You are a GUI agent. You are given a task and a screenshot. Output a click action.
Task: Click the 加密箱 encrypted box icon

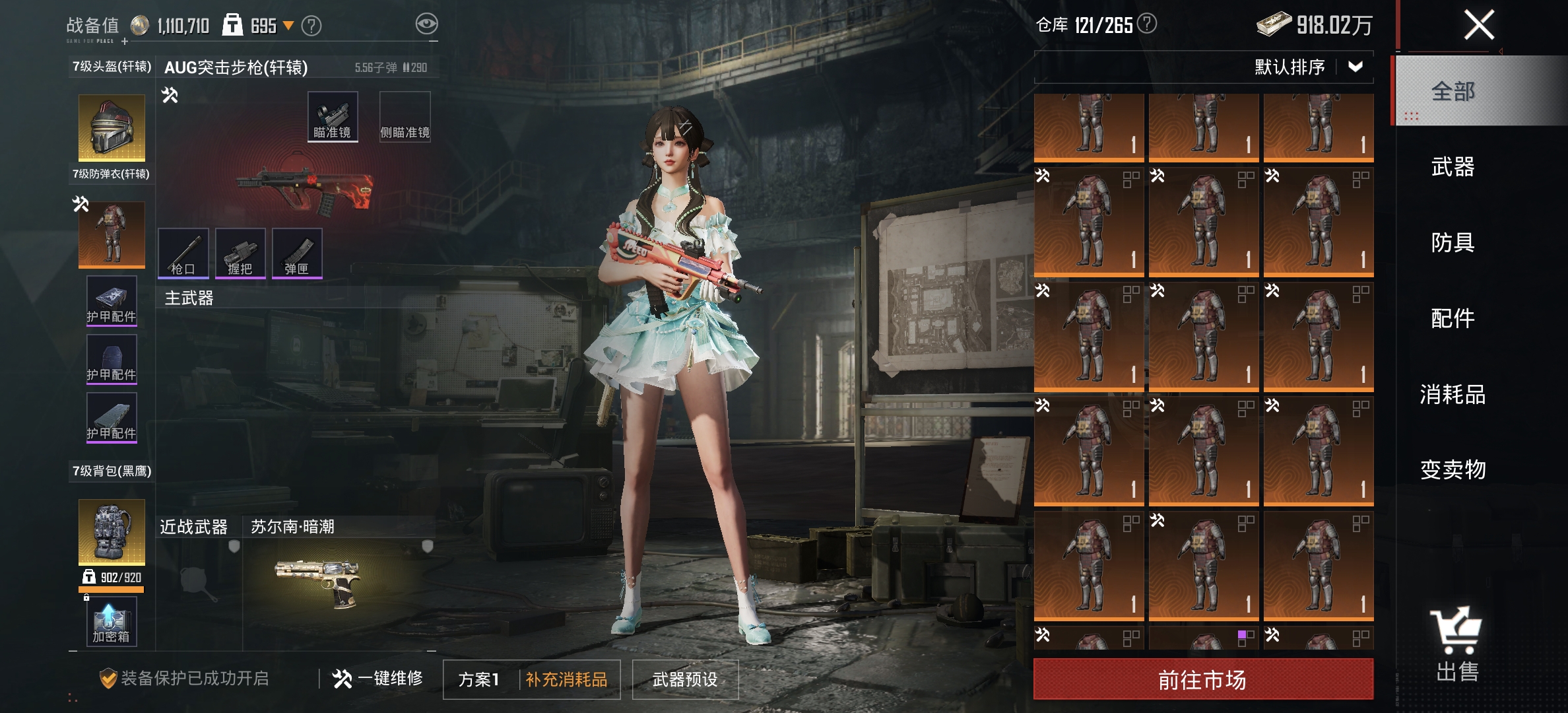point(110,623)
